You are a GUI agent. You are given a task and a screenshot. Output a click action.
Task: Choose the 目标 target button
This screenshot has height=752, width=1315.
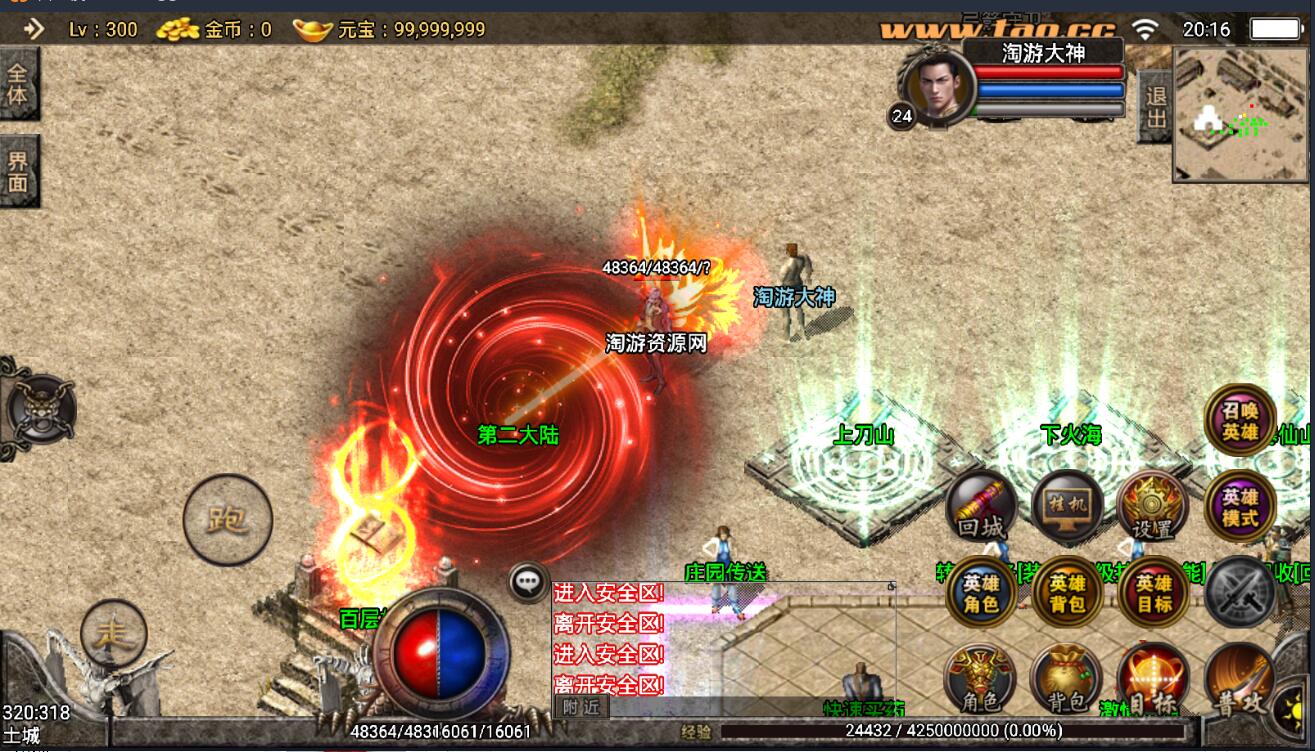(1152, 680)
